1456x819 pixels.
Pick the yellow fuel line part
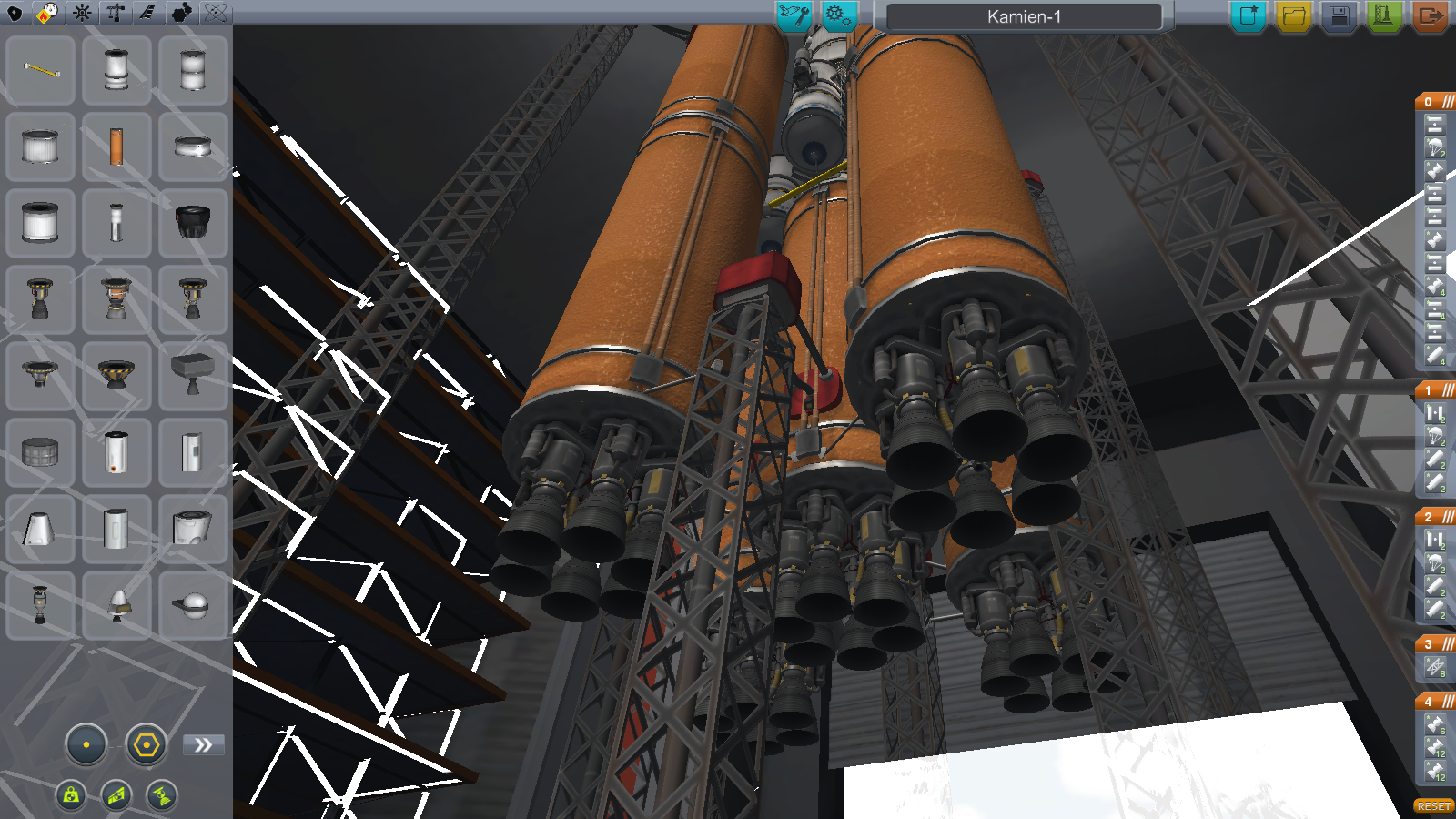(41, 70)
